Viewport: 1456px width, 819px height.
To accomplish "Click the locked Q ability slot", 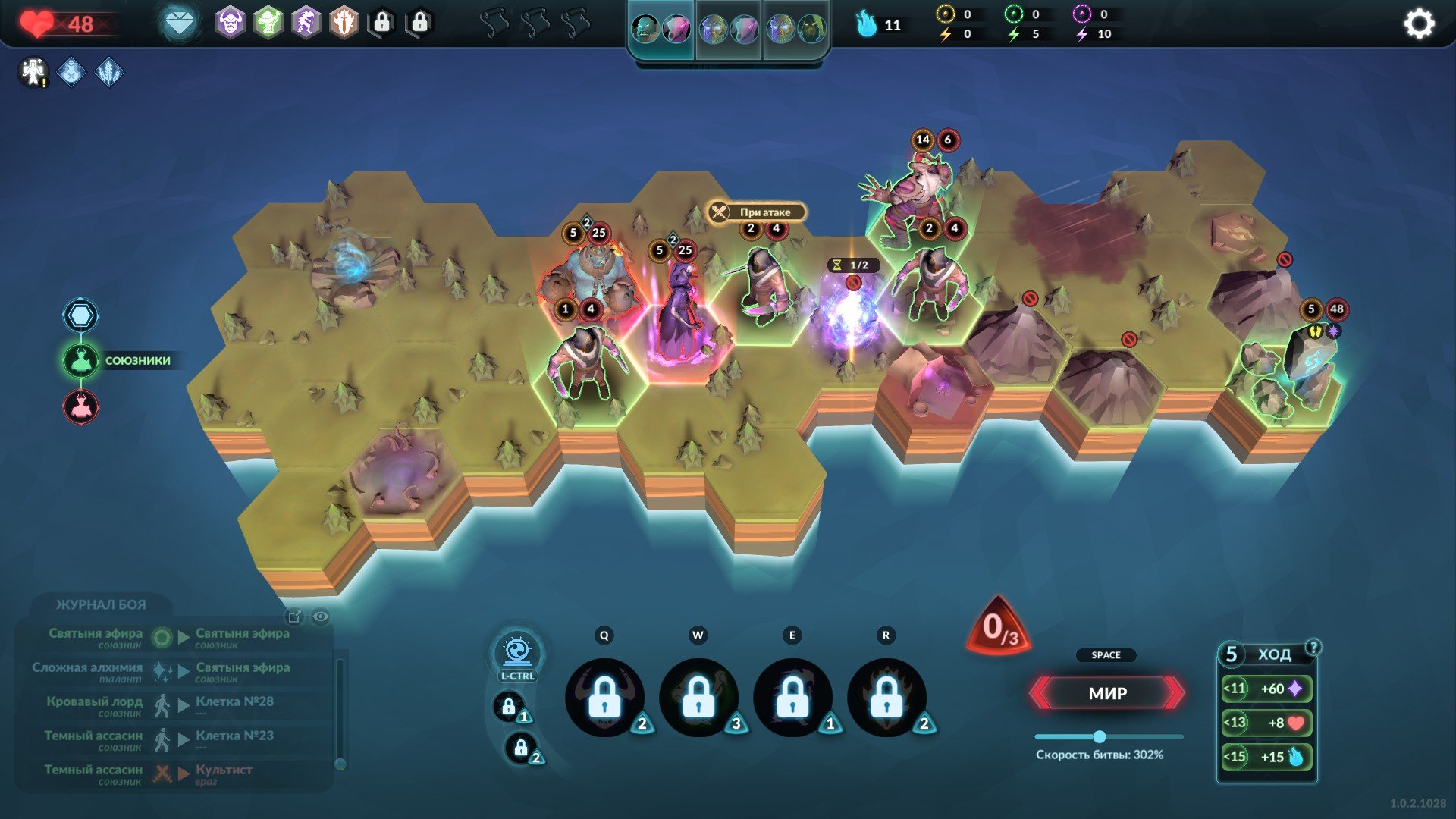I will (x=604, y=698).
